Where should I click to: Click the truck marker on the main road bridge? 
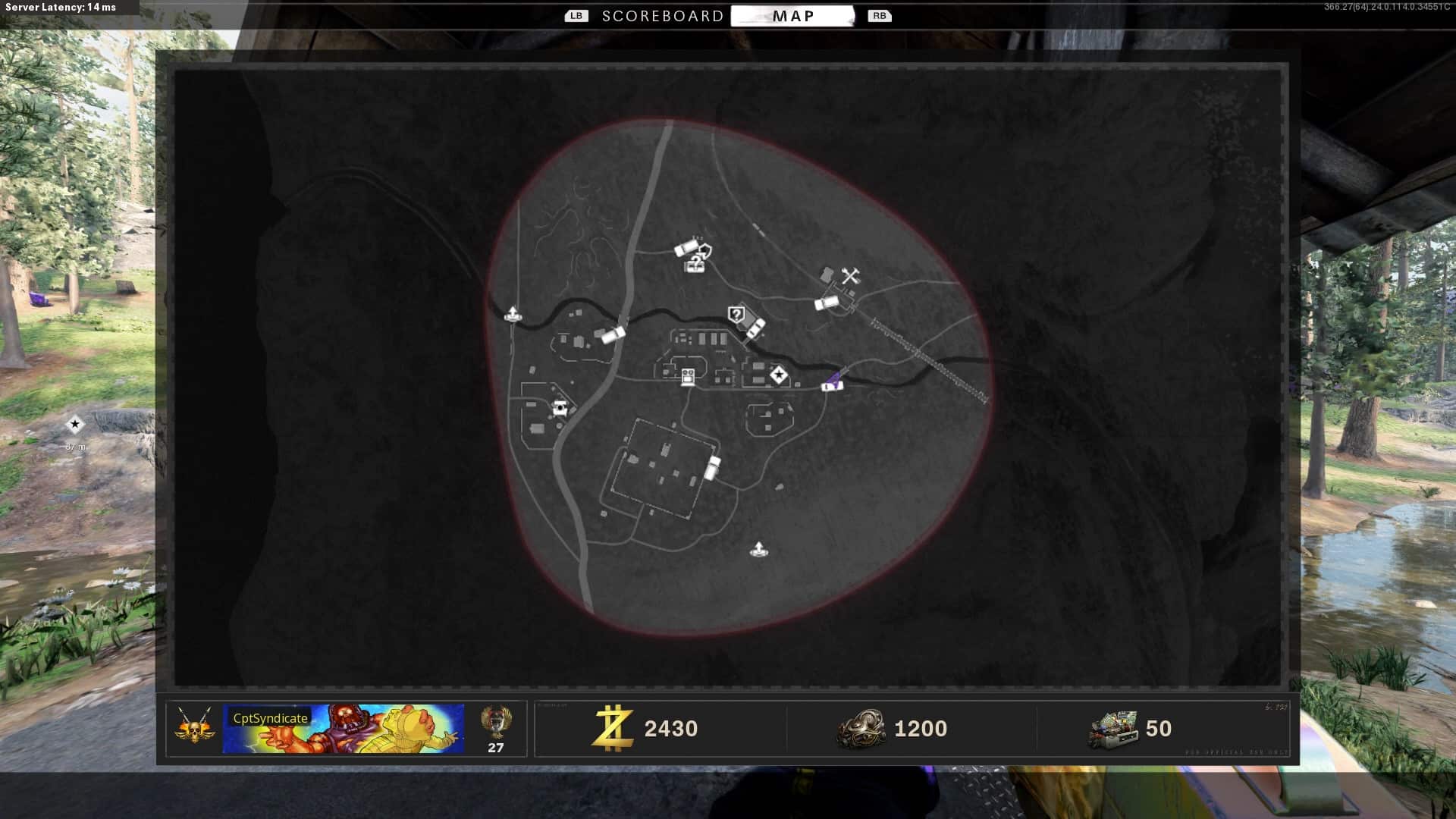[612, 334]
